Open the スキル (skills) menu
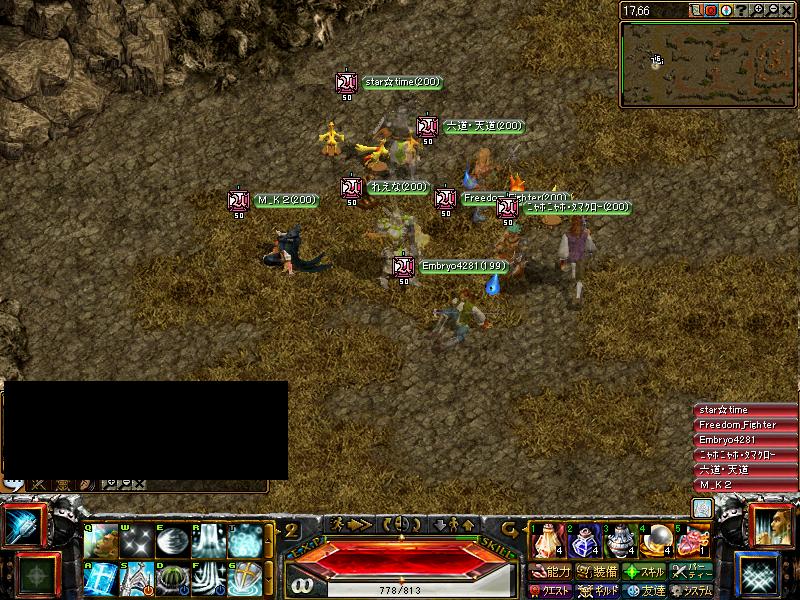Viewport: 800px width, 600px height. 644,573
